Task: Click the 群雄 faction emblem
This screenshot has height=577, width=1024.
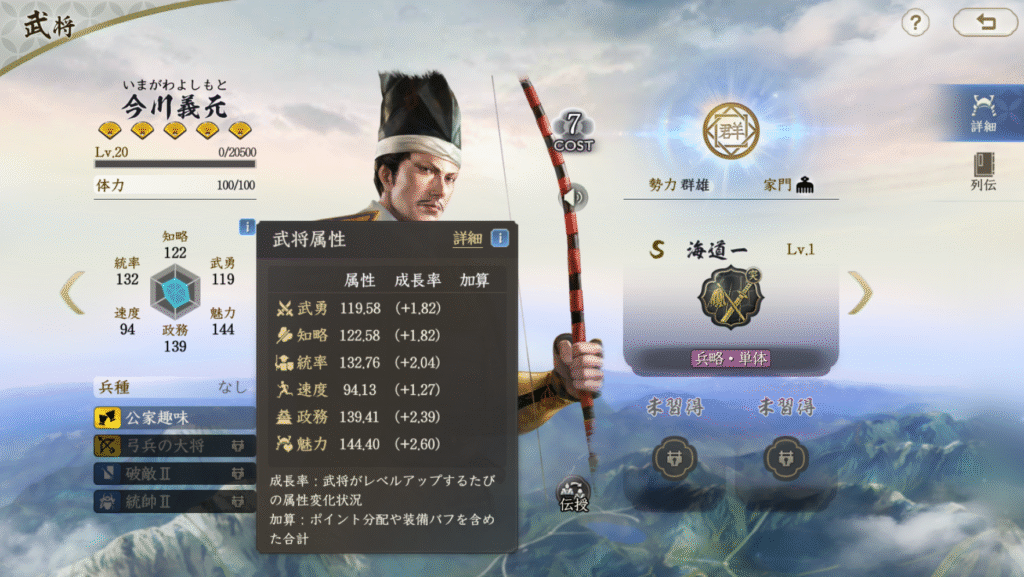Action: [730, 131]
